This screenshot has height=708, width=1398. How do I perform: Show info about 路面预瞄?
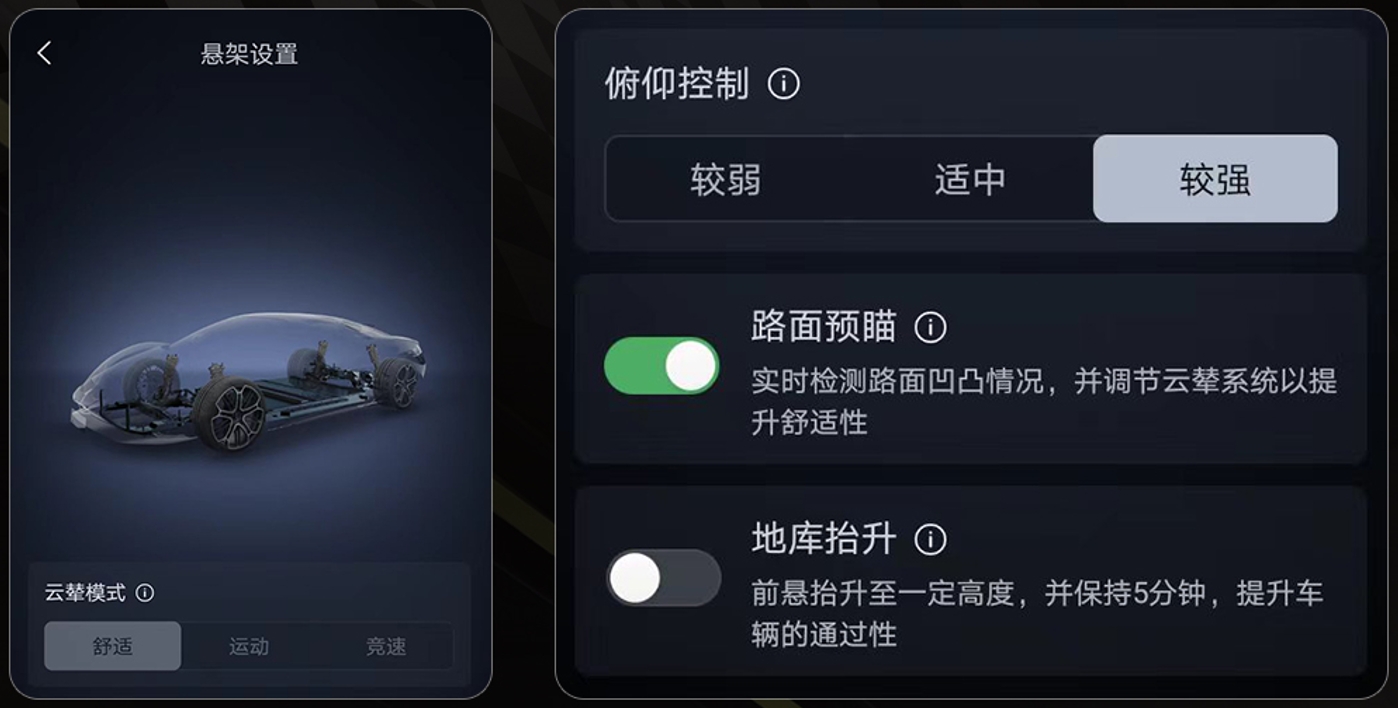tap(930, 327)
